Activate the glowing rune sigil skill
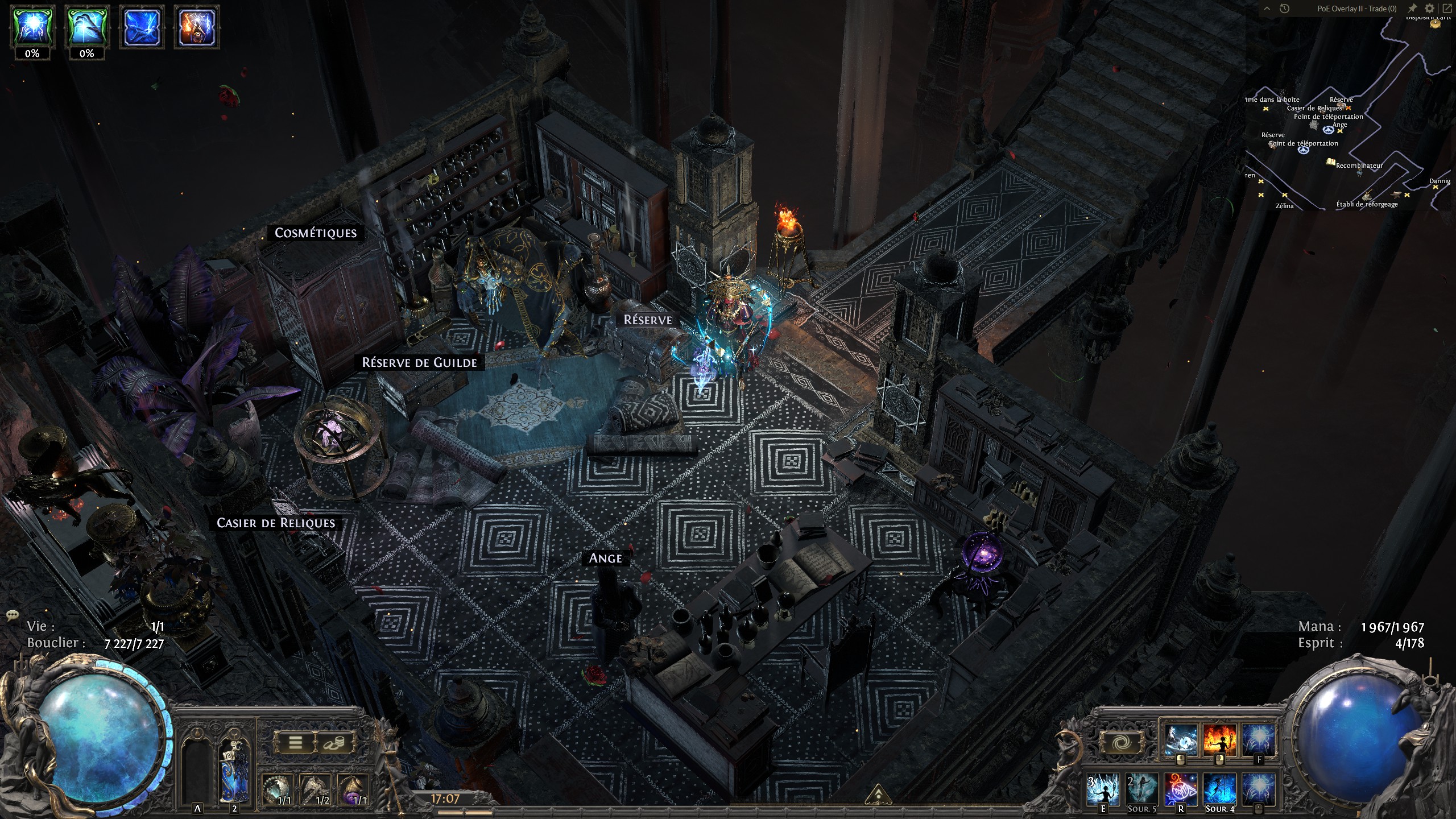1456x819 pixels. coord(1181,789)
